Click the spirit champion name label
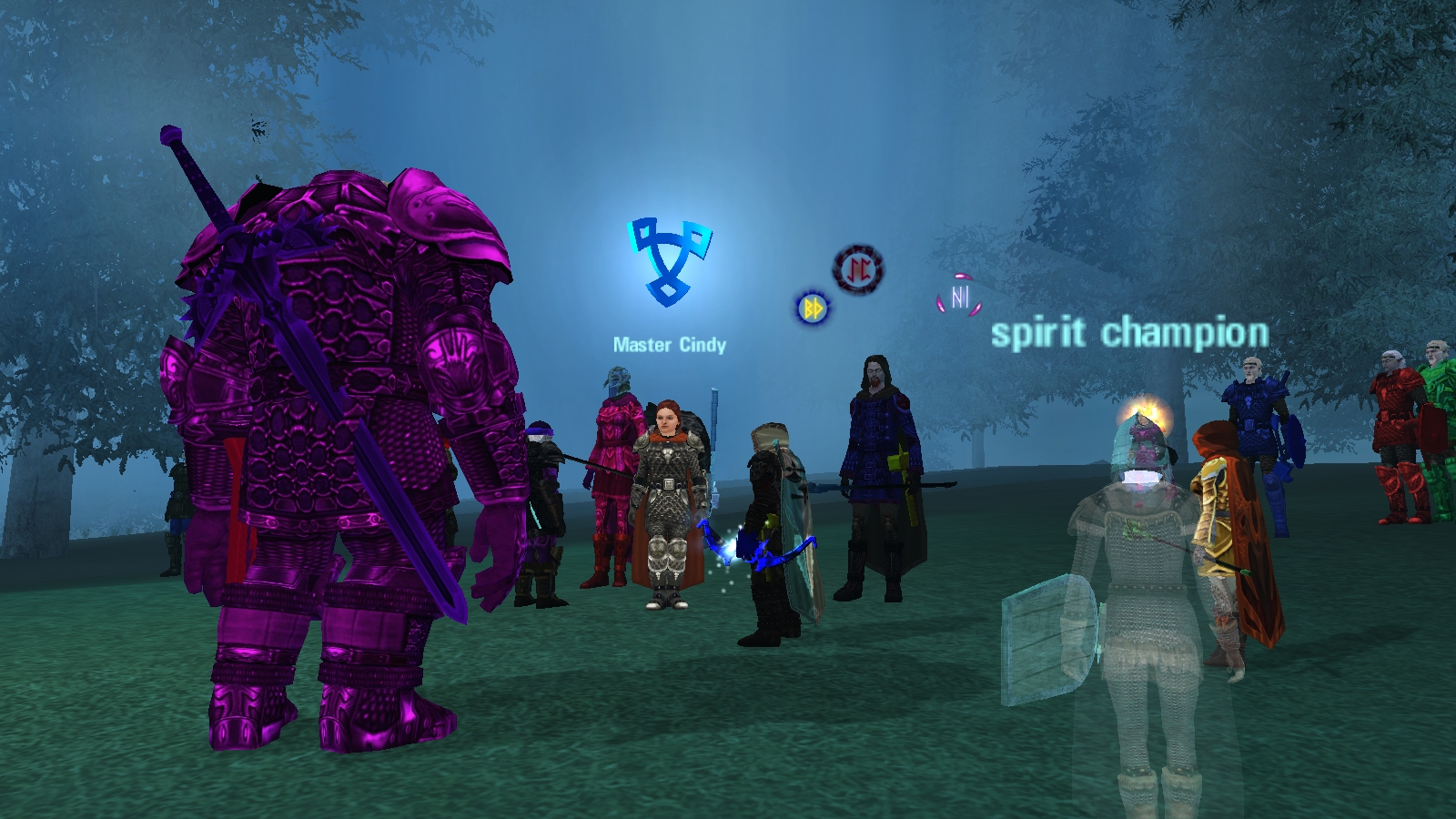1456x819 pixels. tap(1129, 333)
